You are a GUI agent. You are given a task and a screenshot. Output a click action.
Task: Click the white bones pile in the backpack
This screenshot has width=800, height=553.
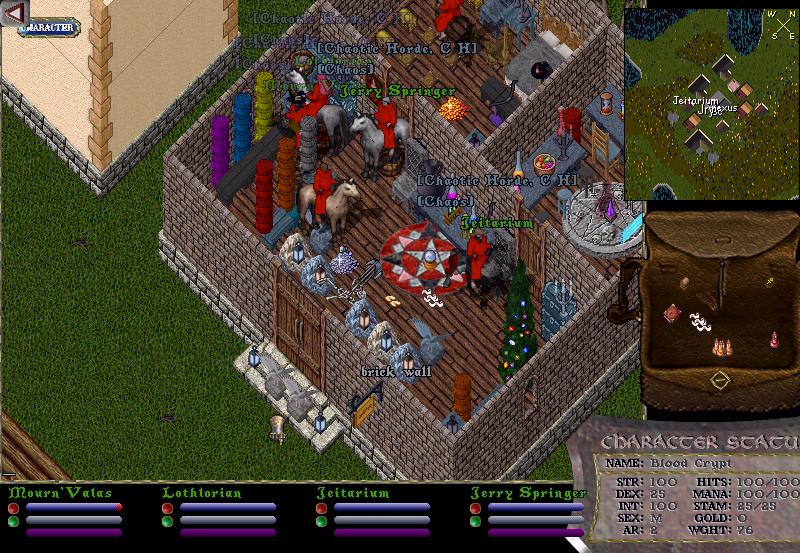point(702,323)
